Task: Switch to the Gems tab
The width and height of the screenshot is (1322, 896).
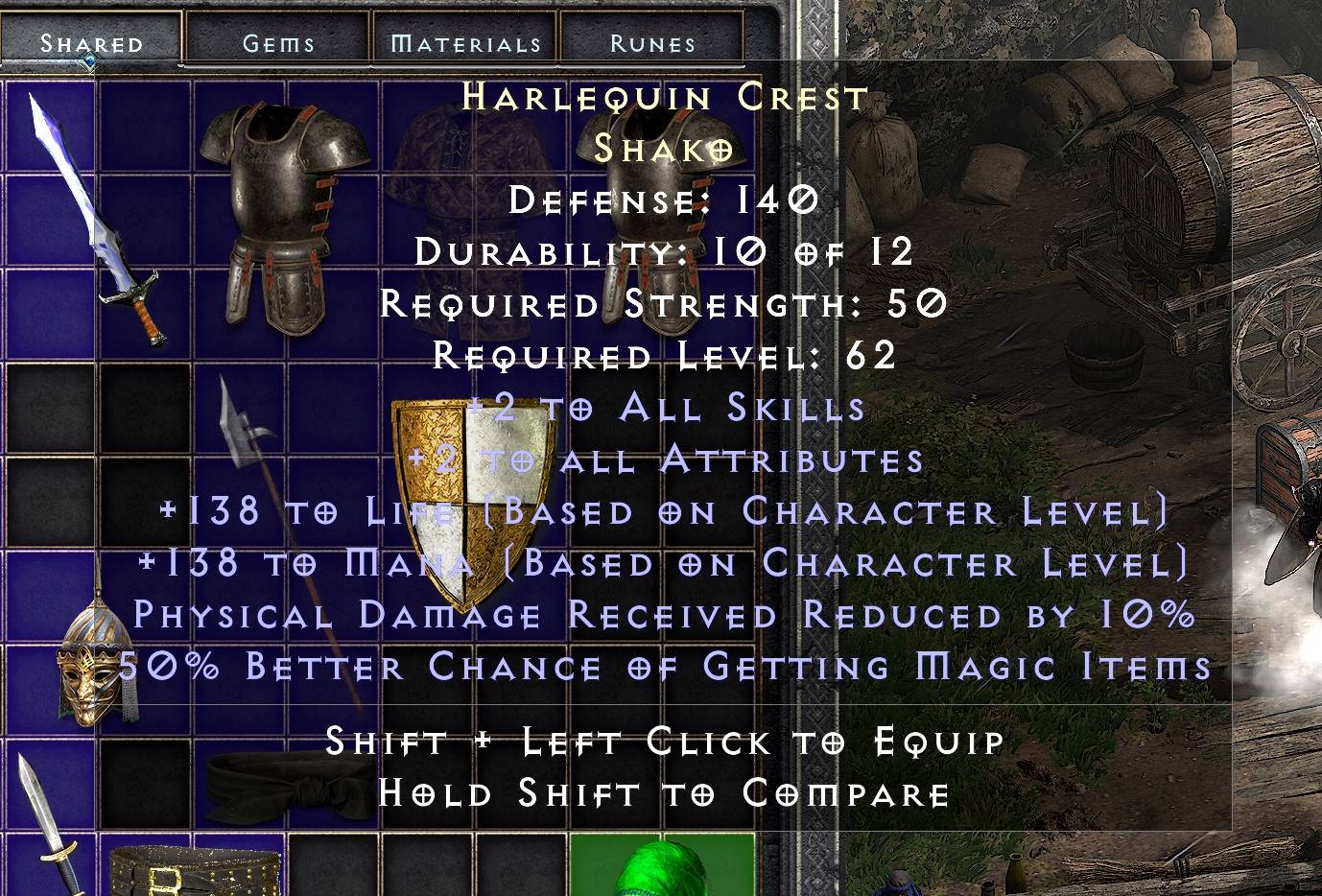Action: click(278, 41)
